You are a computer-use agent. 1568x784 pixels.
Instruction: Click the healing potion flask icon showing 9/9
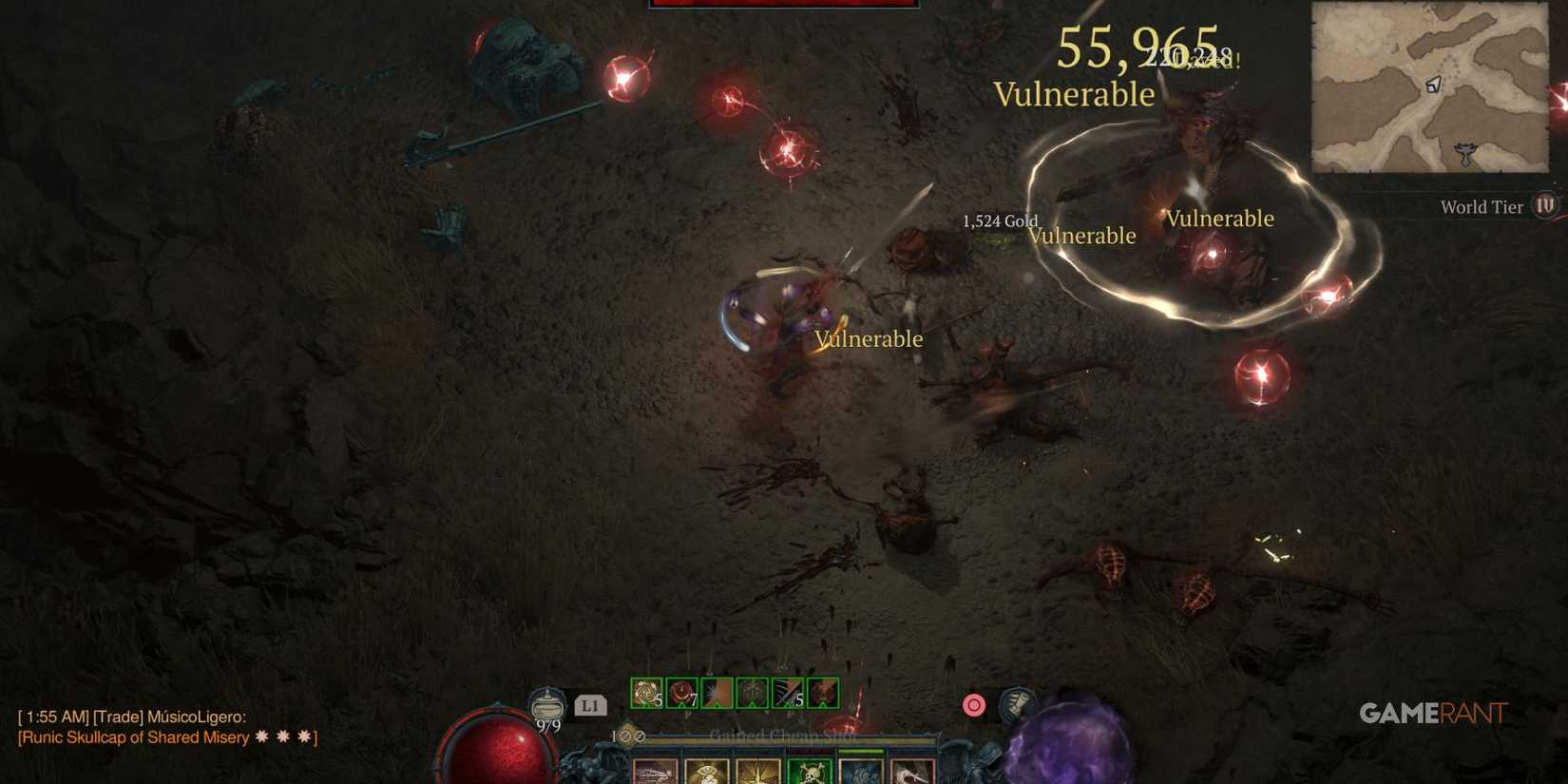pyautogui.click(x=548, y=705)
